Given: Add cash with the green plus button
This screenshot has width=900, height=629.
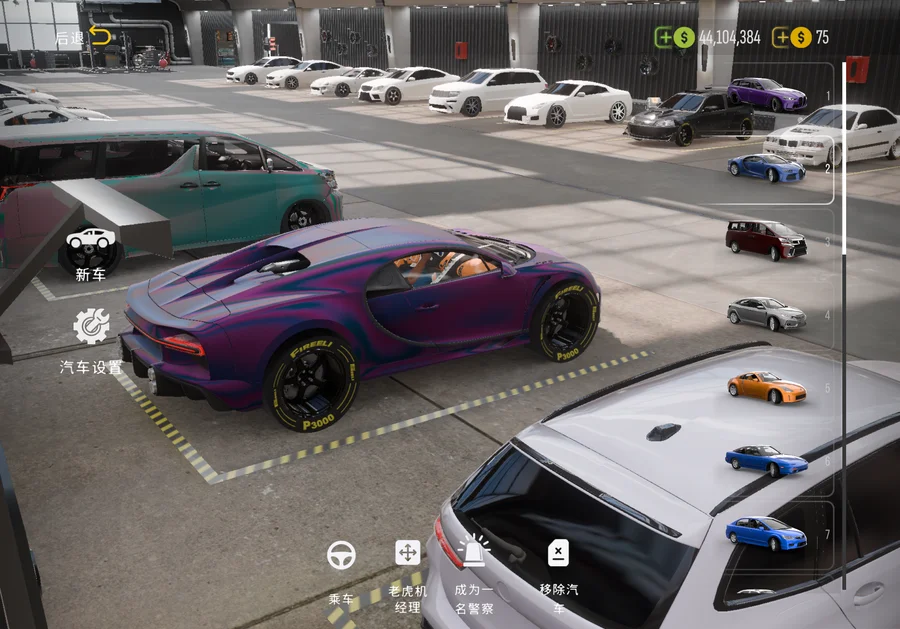Looking at the screenshot, I should tap(664, 38).
